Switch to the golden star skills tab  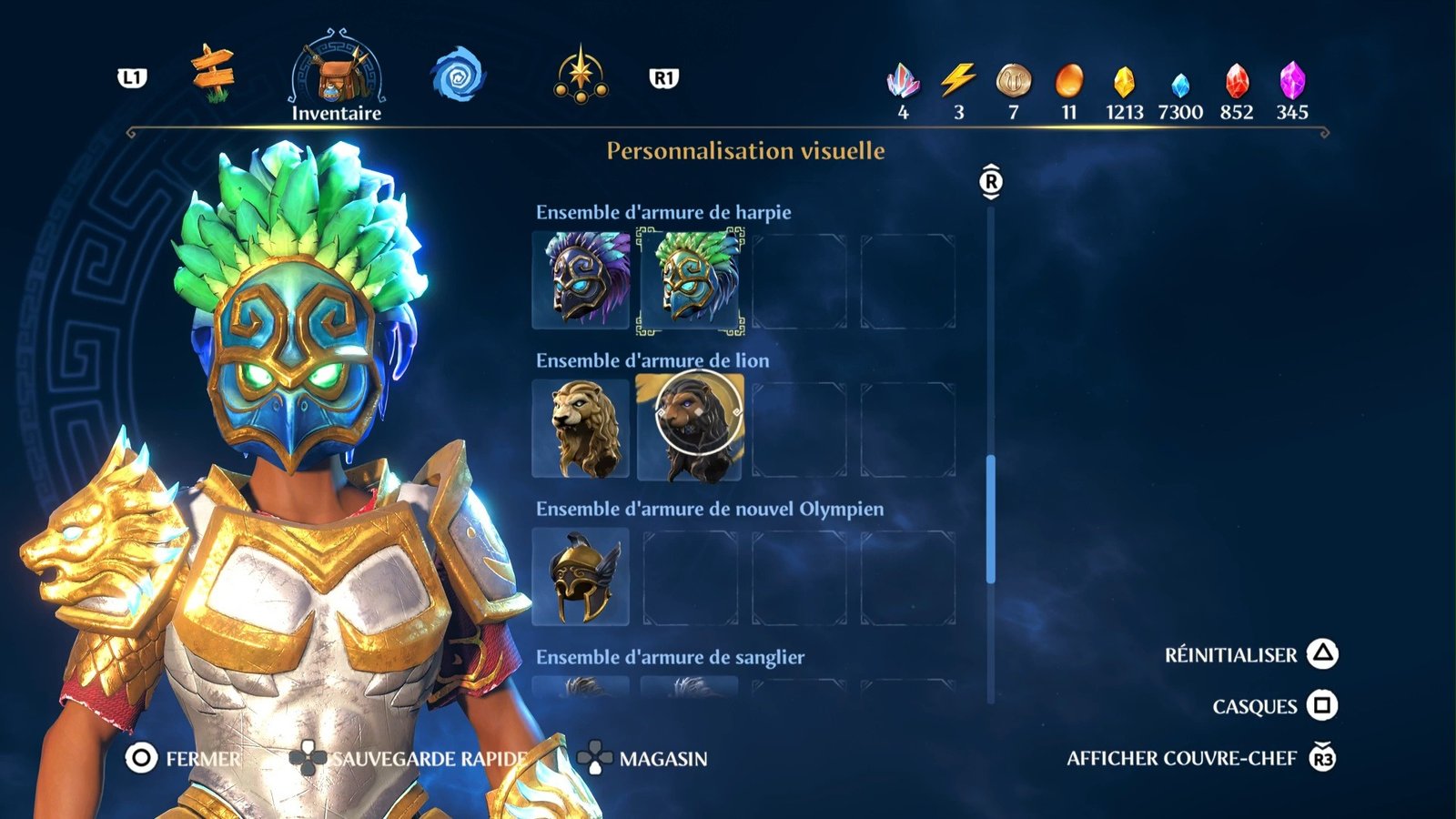(x=581, y=75)
